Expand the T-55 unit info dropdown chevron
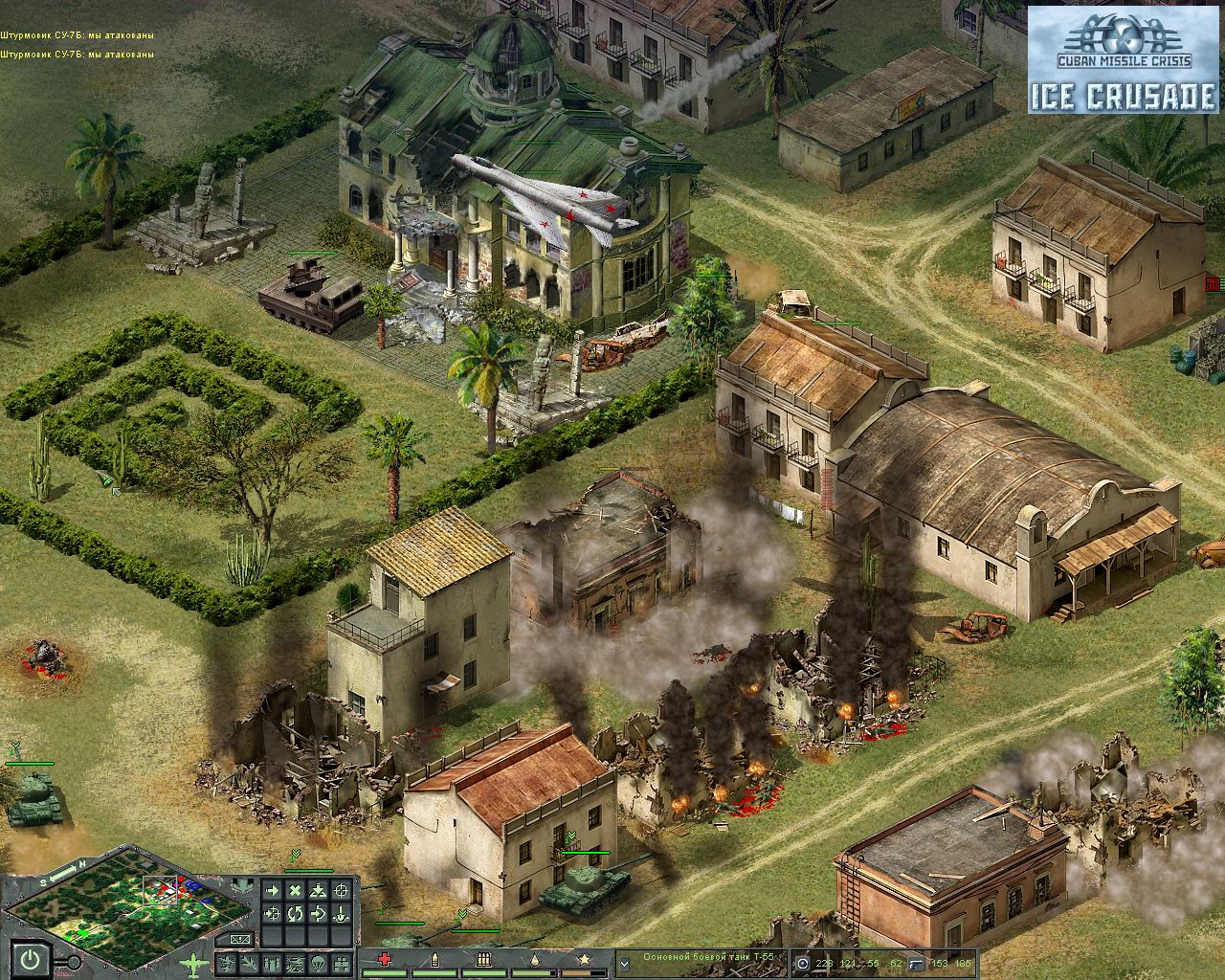The width and height of the screenshot is (1225, 980). tap(624, 963)
